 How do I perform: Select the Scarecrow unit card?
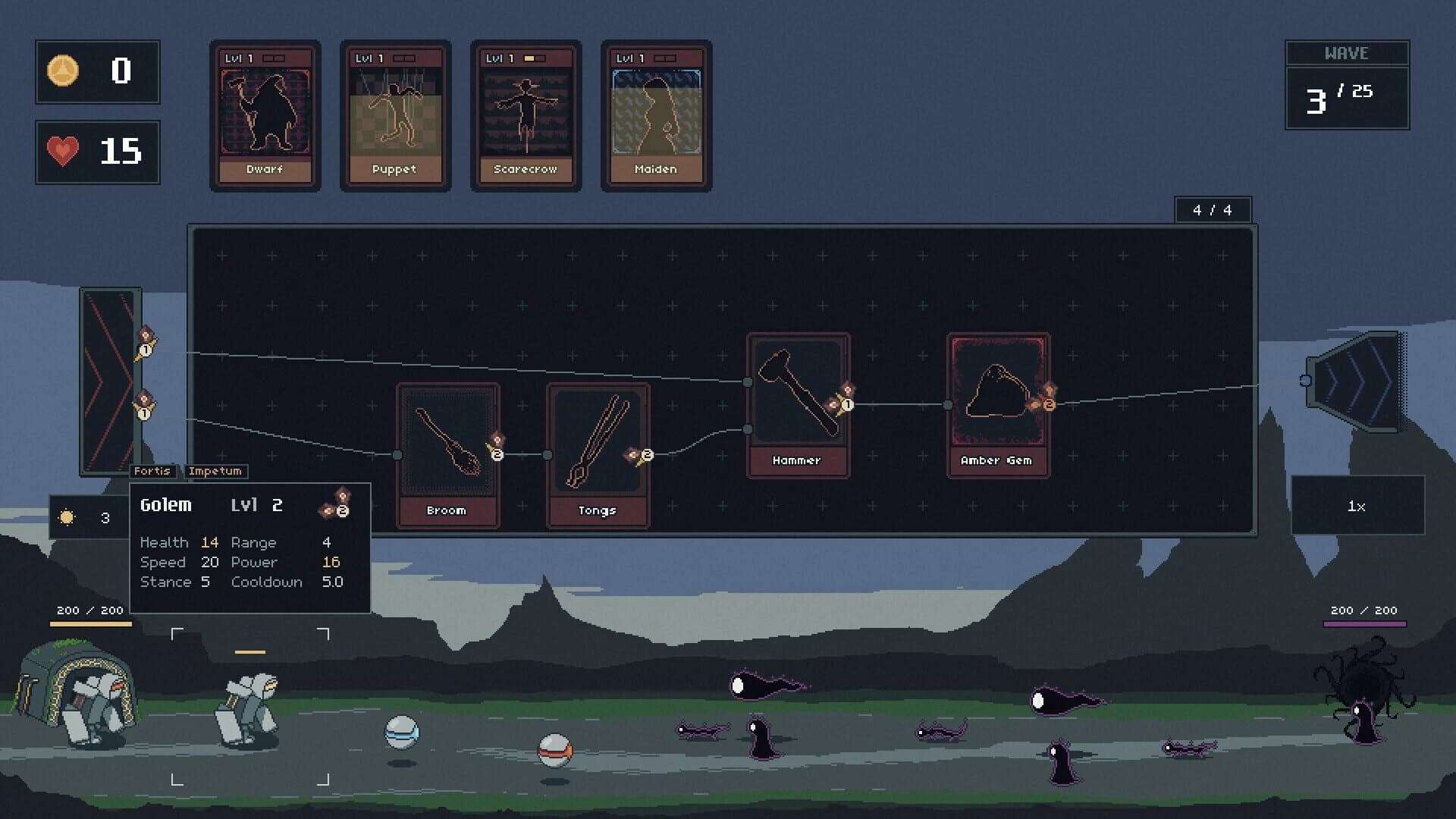pyautogui.click(x=526, y=114)
